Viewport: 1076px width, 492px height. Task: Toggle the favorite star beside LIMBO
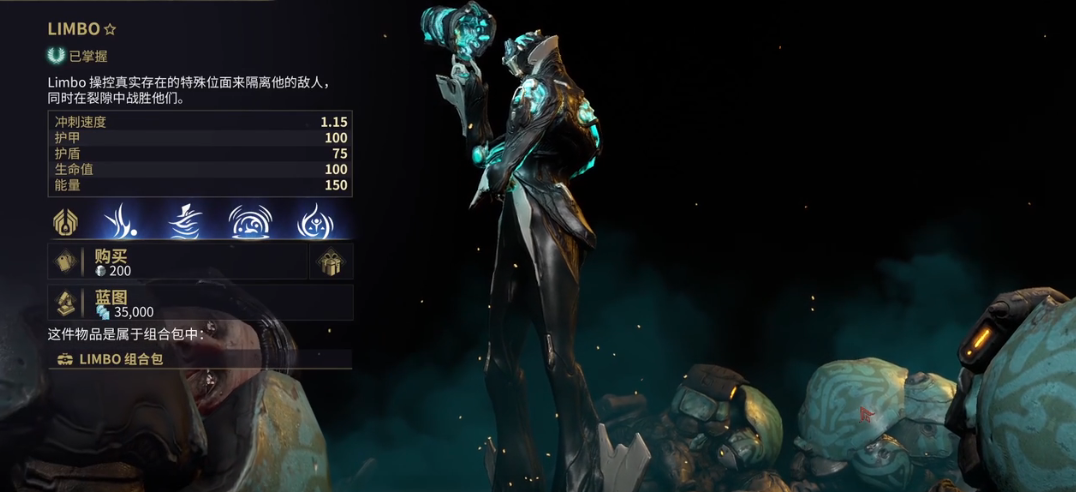tap(110, 30)
